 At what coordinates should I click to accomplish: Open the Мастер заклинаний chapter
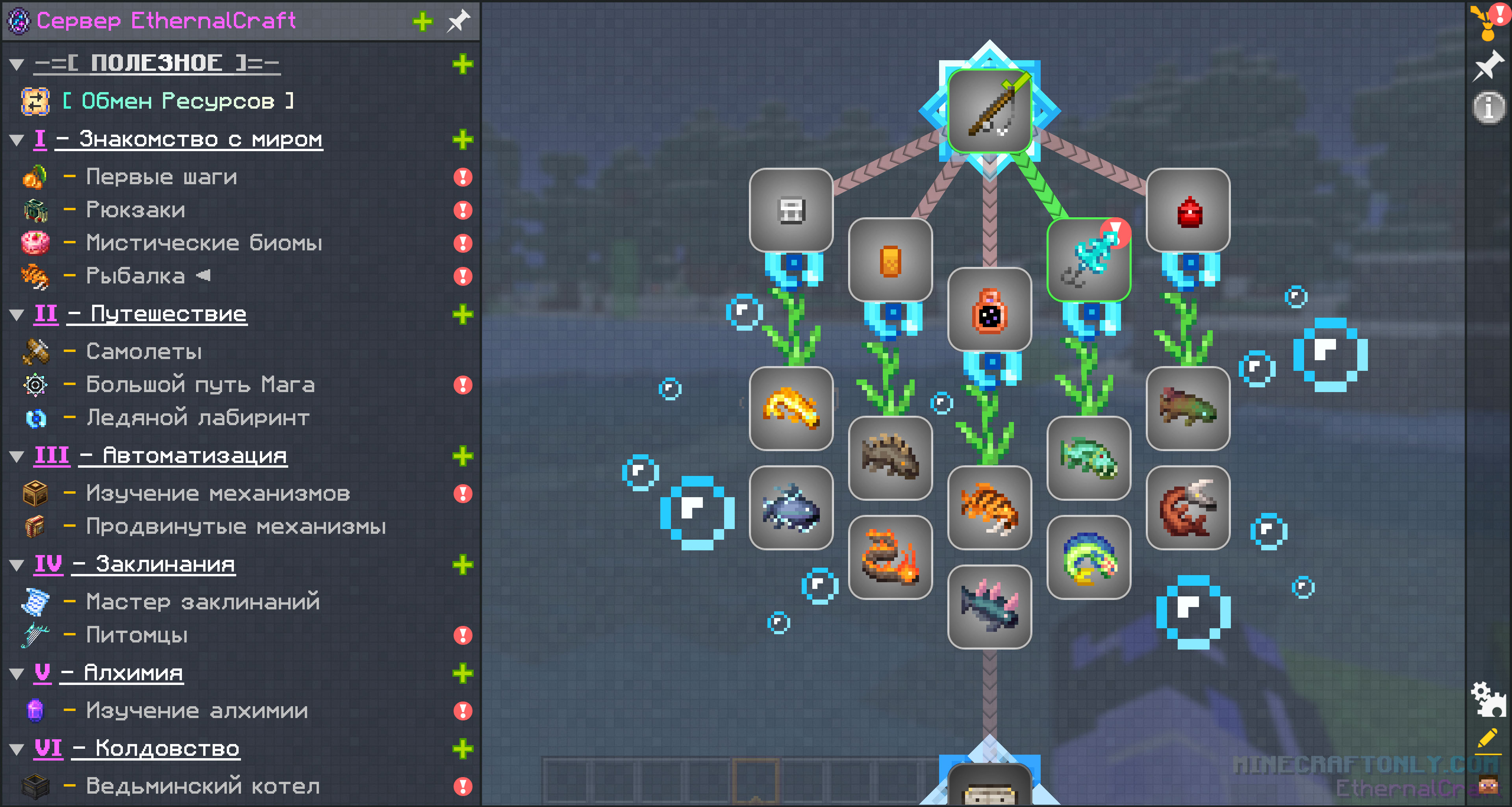point(202,602)
